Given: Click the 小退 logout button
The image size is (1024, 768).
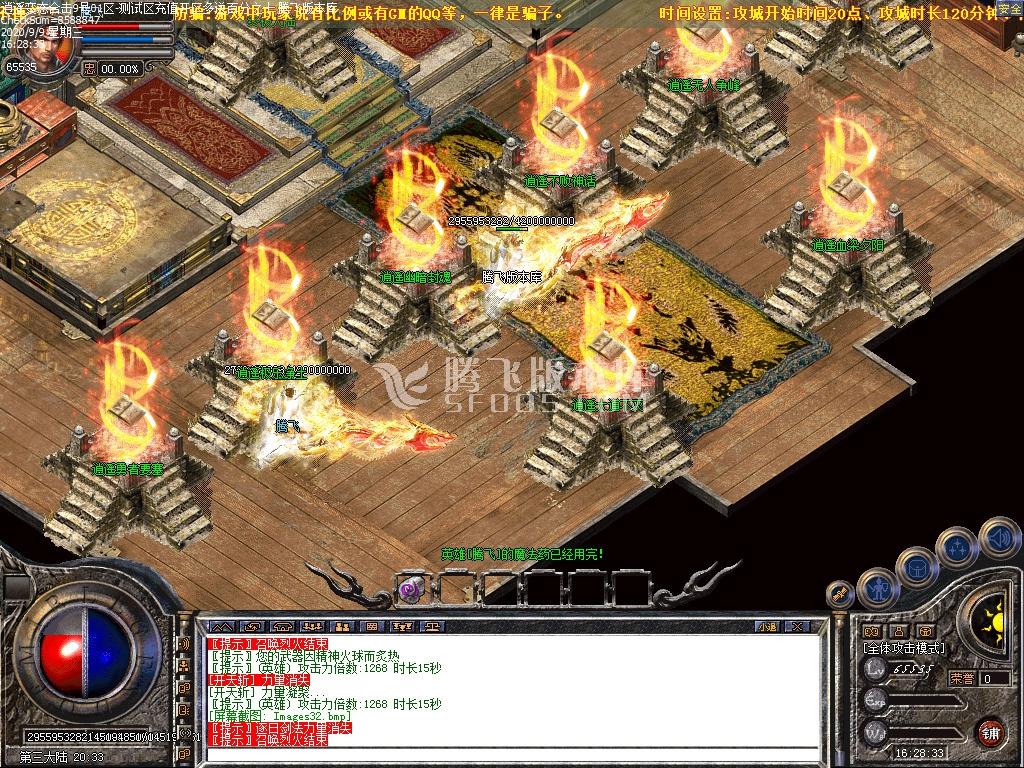Looking at the screenshot, I should pos(767,627).
